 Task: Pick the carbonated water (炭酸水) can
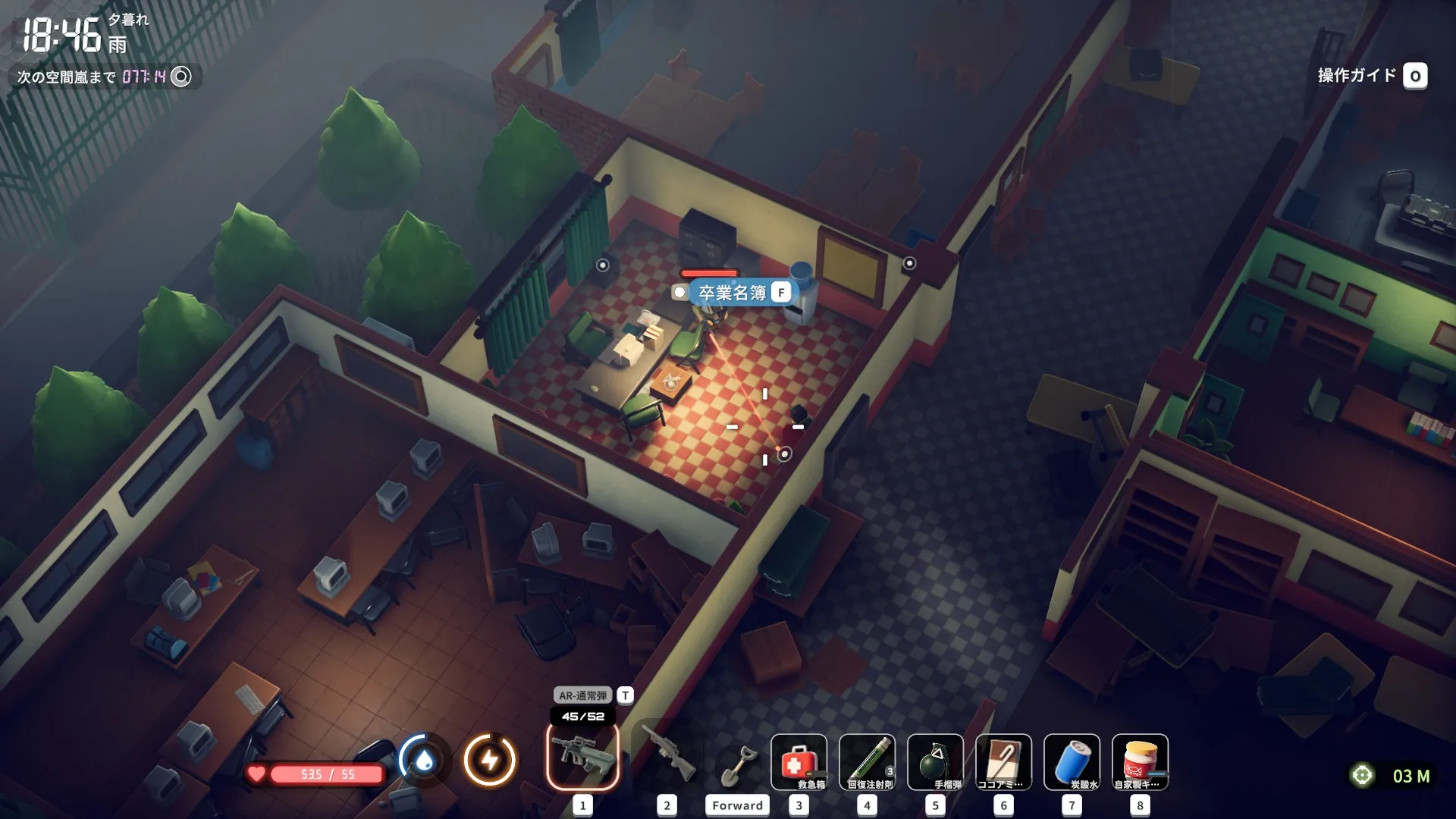coord(1072,761)
